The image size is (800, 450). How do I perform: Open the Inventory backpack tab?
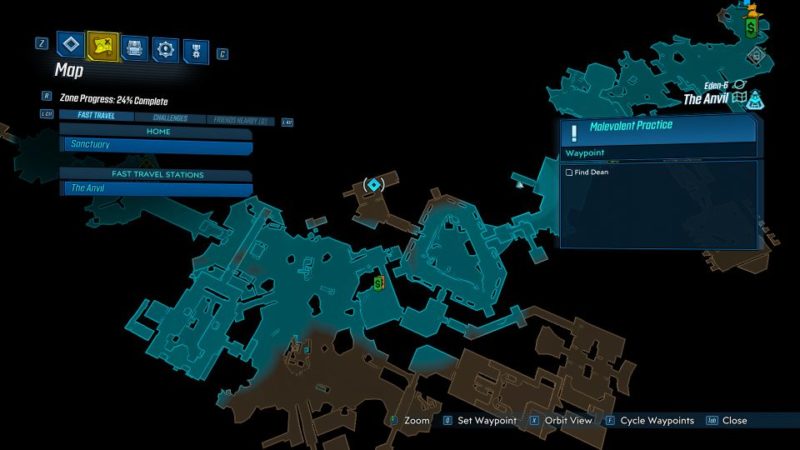(x=135, y=46)
